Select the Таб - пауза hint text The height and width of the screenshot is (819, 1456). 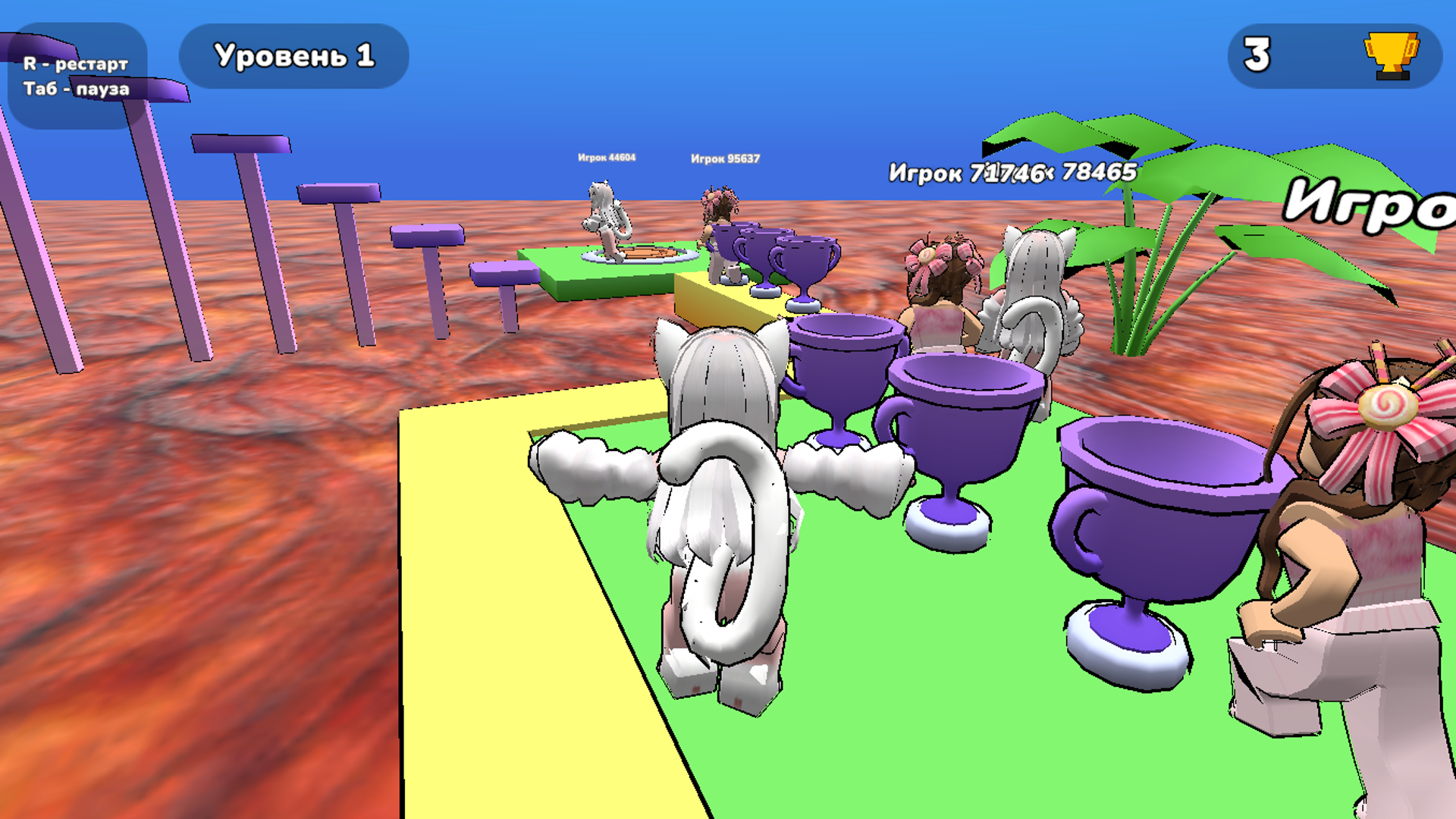tap(77, 89)
